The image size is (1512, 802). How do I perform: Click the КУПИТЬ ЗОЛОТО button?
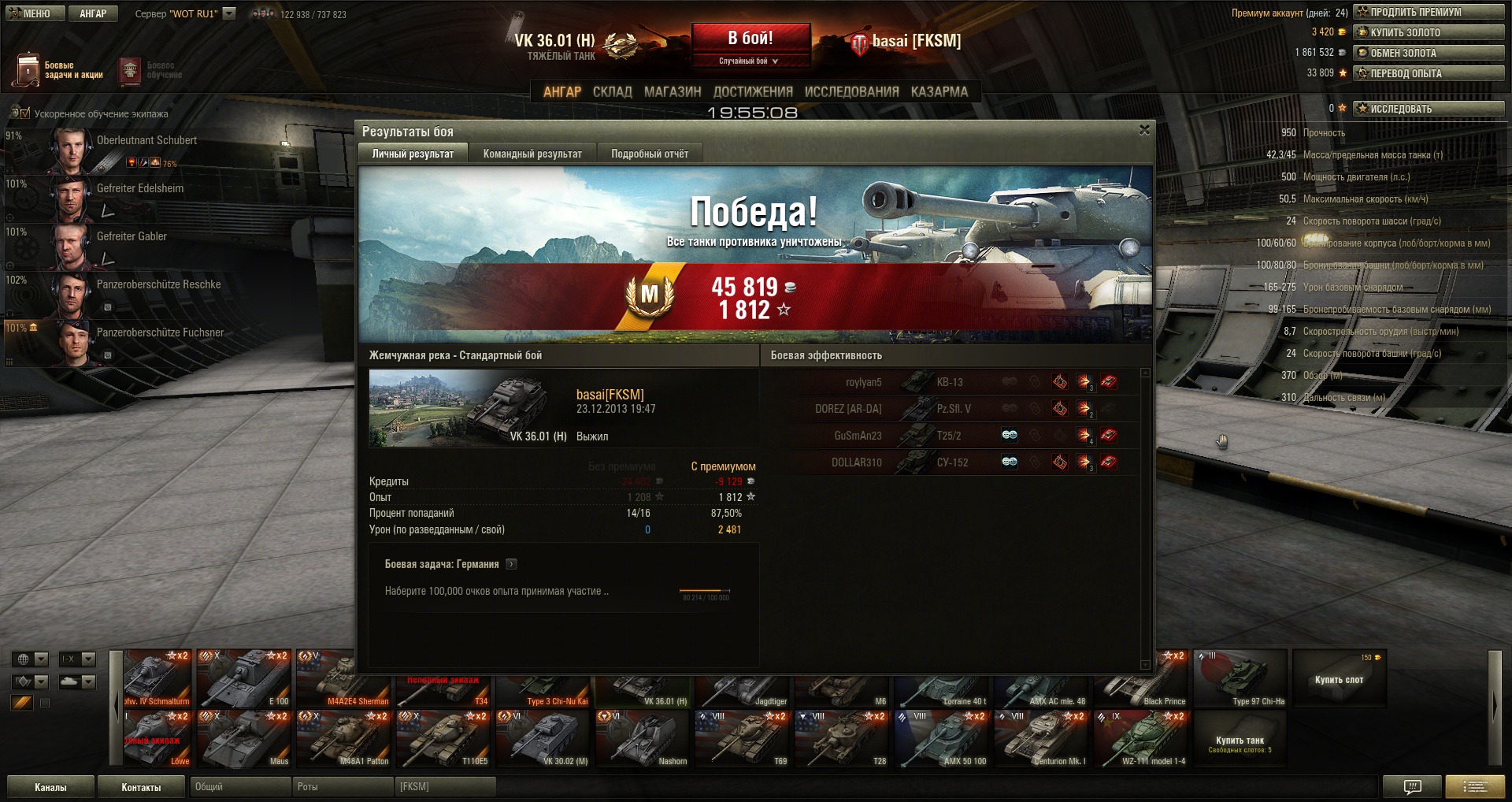1429,32
